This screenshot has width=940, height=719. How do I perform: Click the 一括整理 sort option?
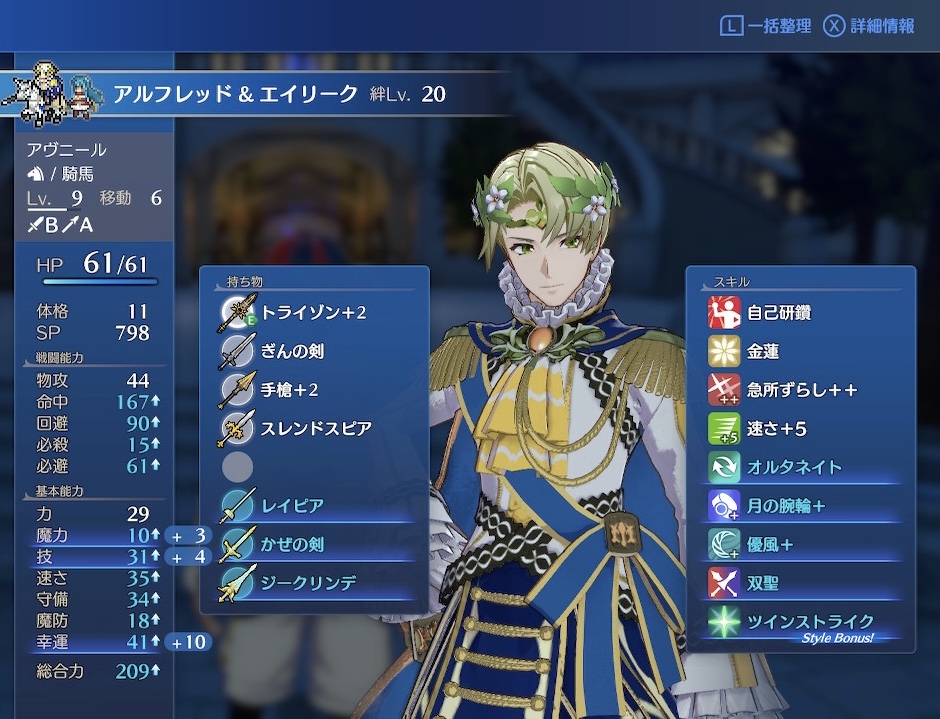point(766,27)
